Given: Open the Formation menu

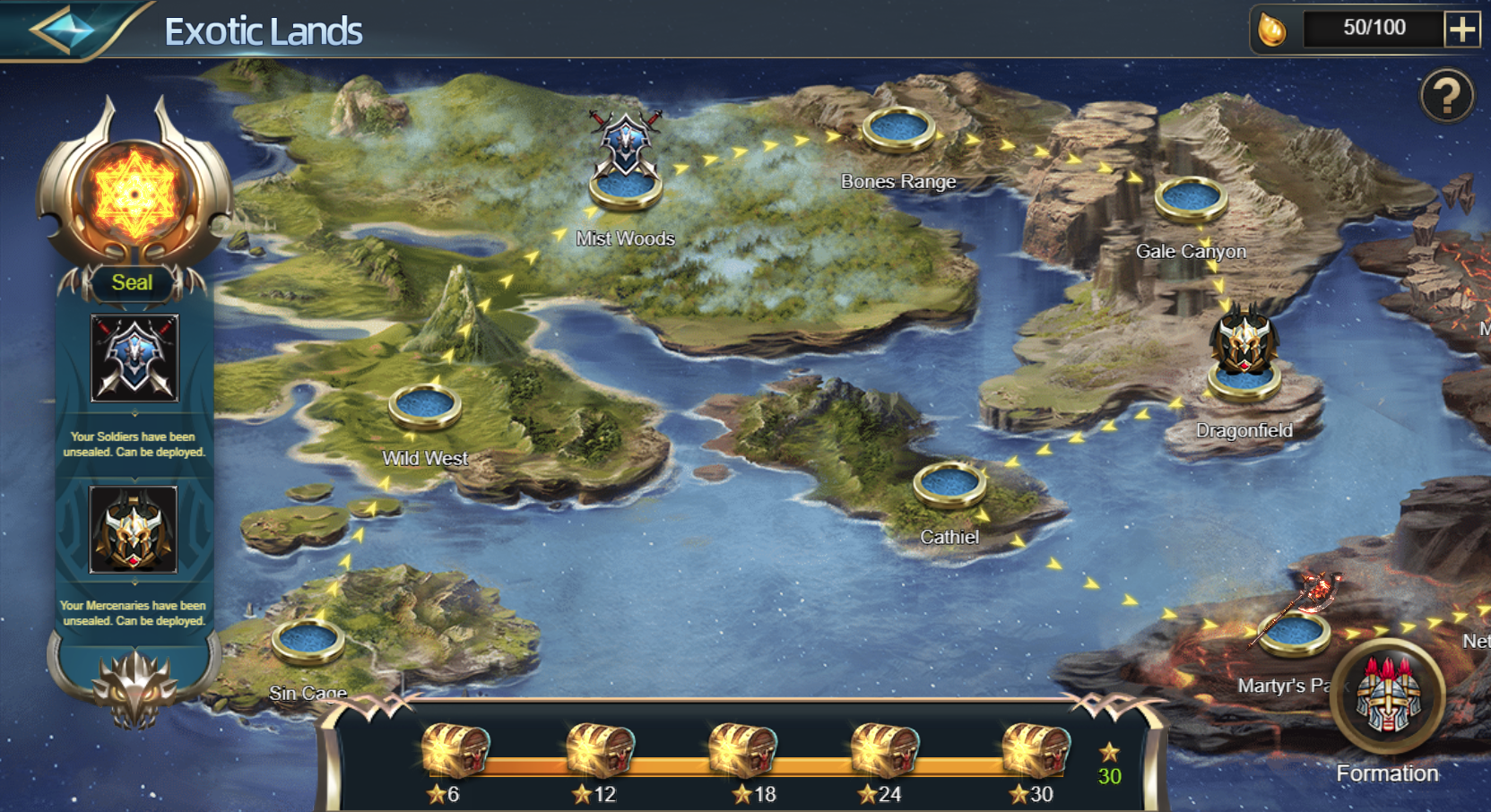Looking at the screenshot, I should click(x=1387, y=699).
